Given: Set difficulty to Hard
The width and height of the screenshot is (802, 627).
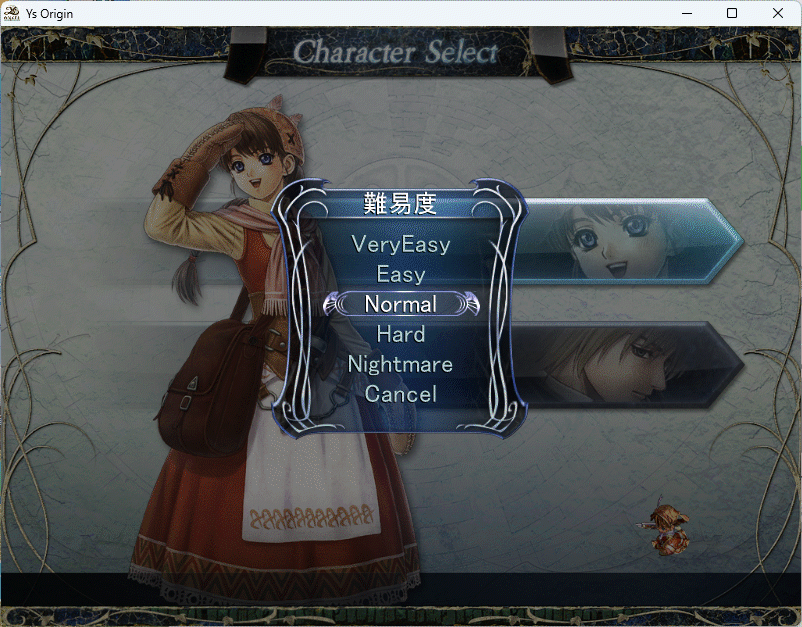Looking at the screenshot, I should (x=401, y=334).
